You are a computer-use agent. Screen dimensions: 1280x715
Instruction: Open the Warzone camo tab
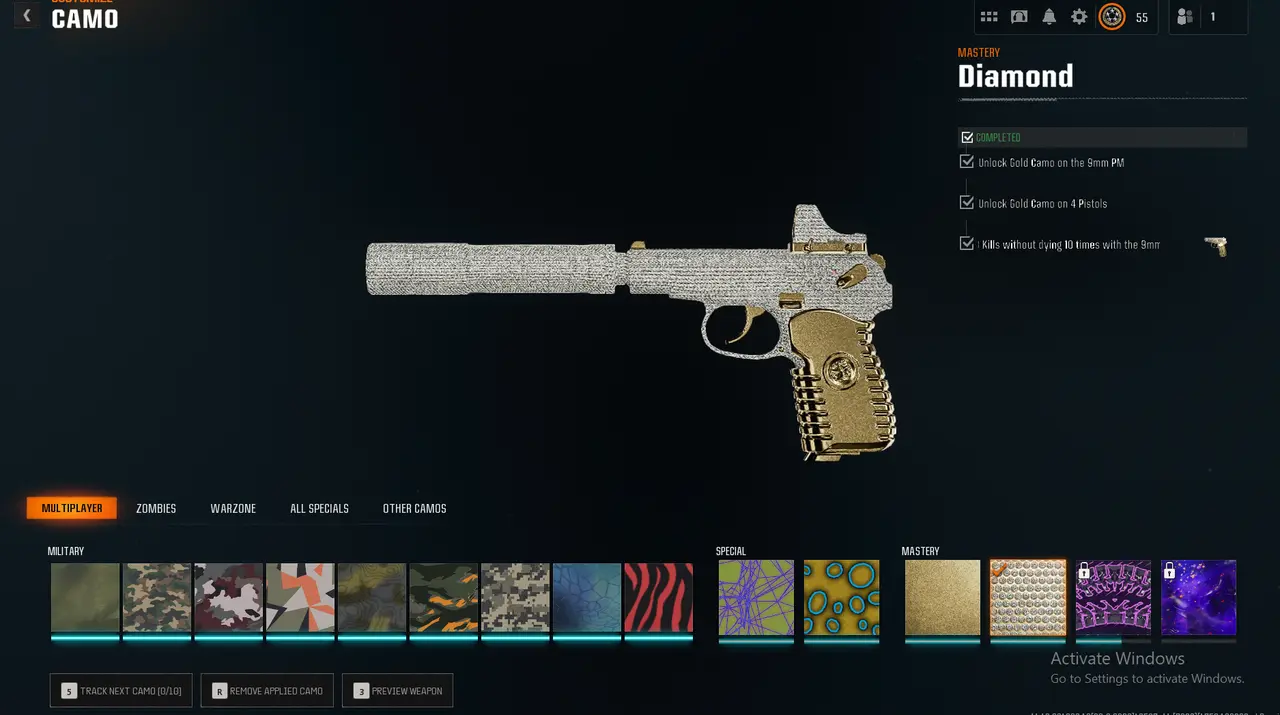point(233,509)
